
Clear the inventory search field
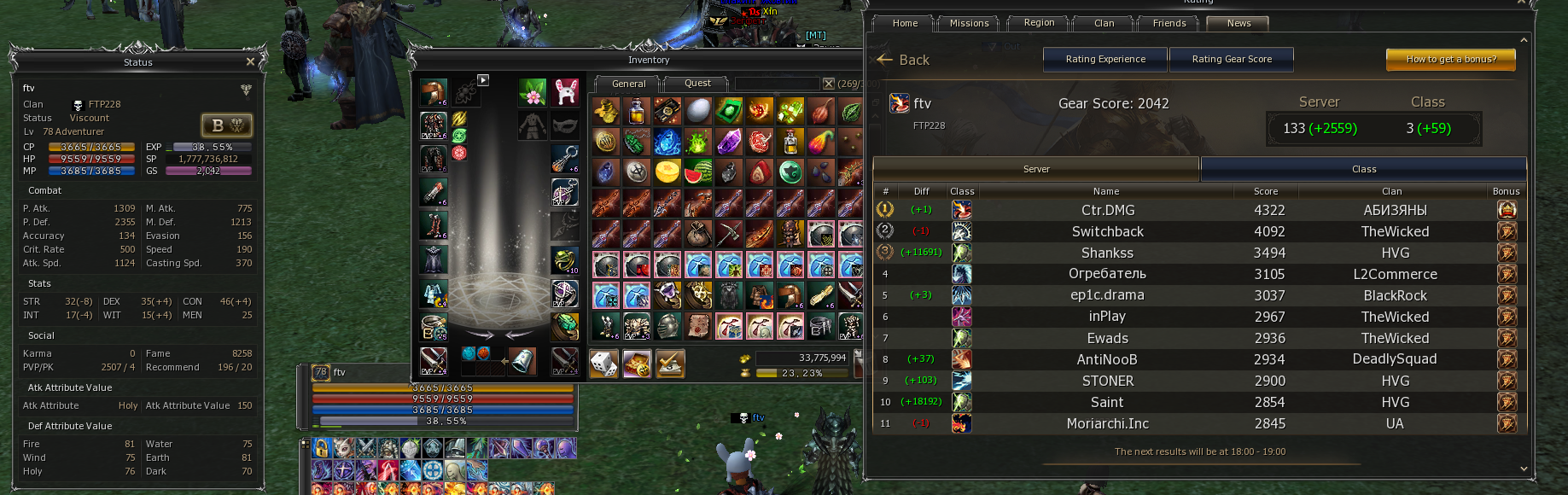pyautogui.click(x=828, y=84)
